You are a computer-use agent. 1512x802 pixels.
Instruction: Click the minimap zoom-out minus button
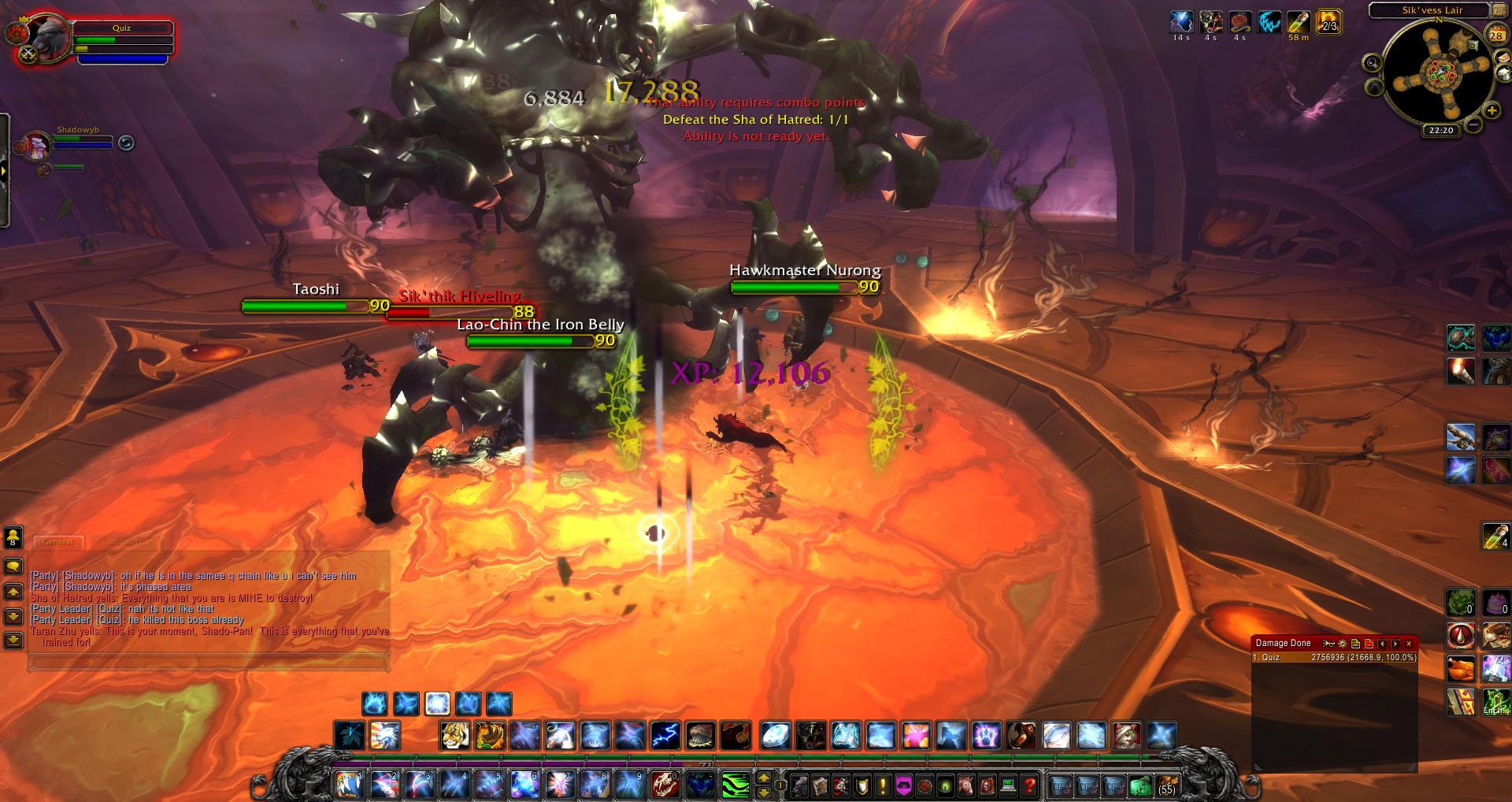(1474, 124)
